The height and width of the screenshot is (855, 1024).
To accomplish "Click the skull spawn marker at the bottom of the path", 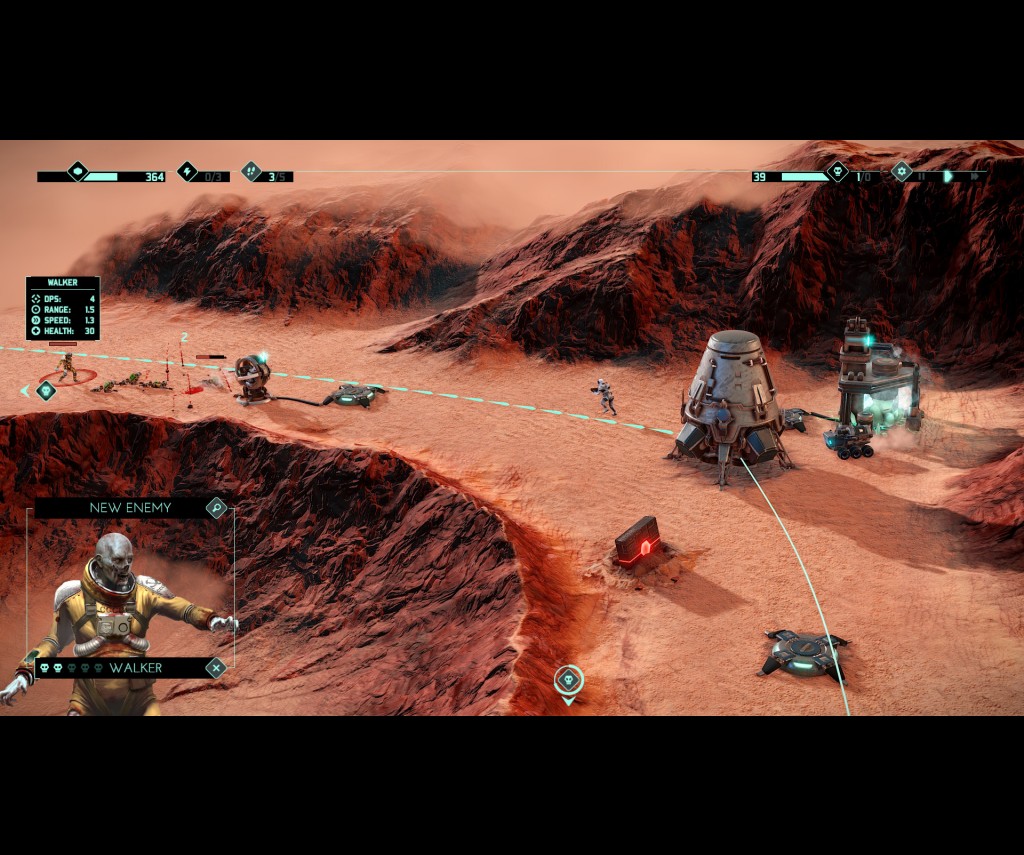I will [568, 680].
